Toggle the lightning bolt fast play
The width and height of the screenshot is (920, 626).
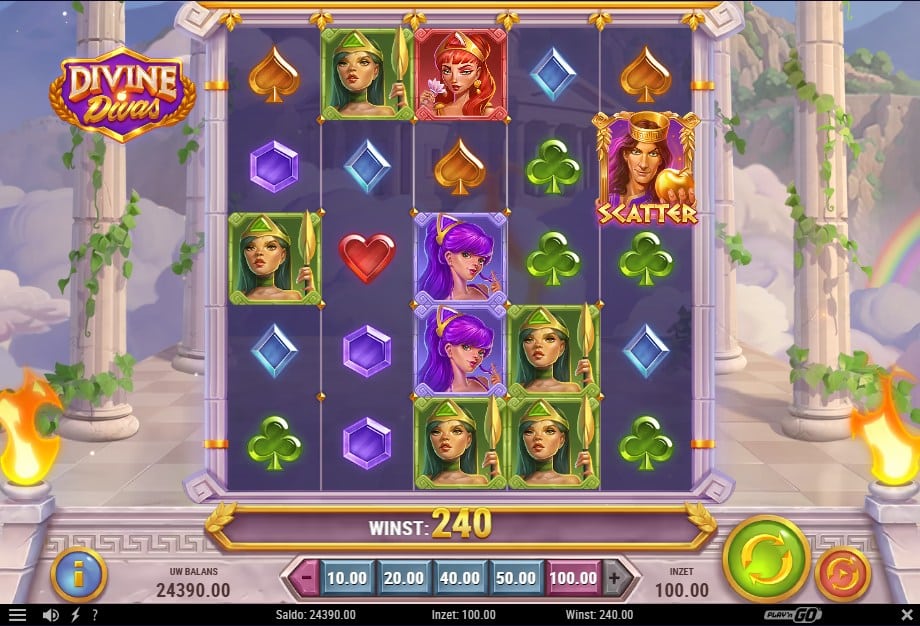[75, 615]
